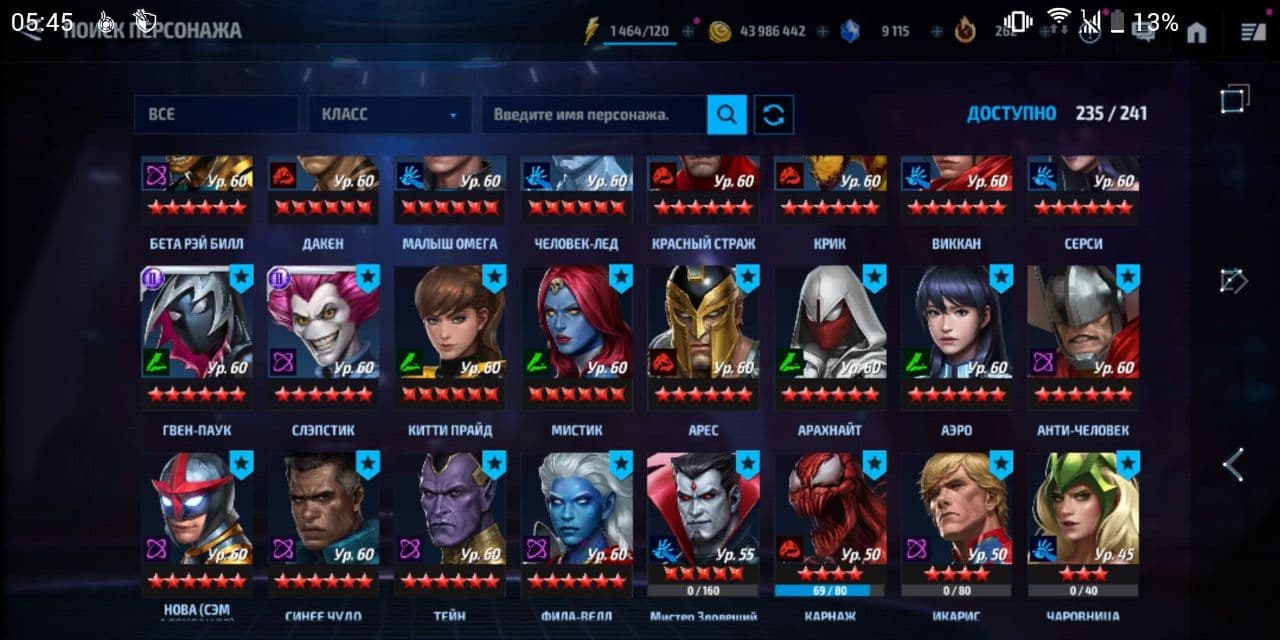The width and height of the screenshot is (1280, 640).
Task: Tap the phone overlay back arrow
Action: [1234, 465]
